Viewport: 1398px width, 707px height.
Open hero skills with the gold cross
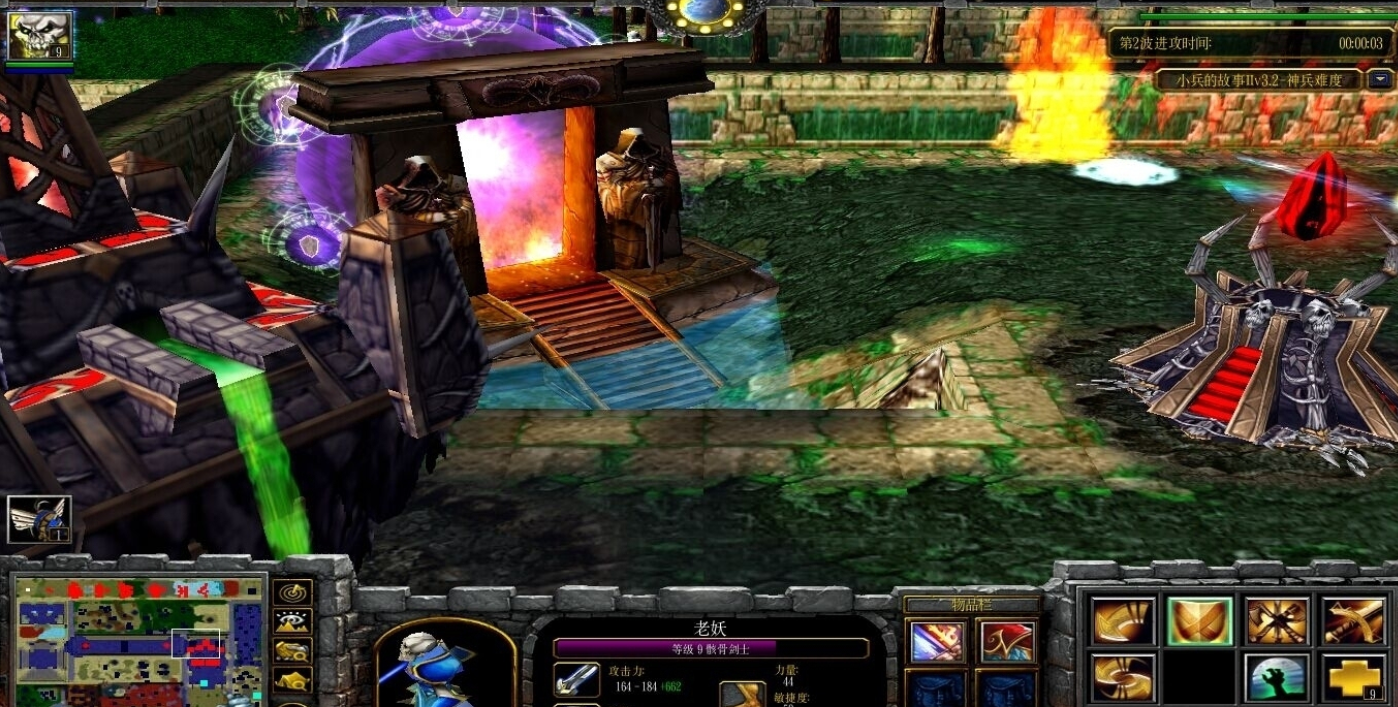coord(1354,678)
